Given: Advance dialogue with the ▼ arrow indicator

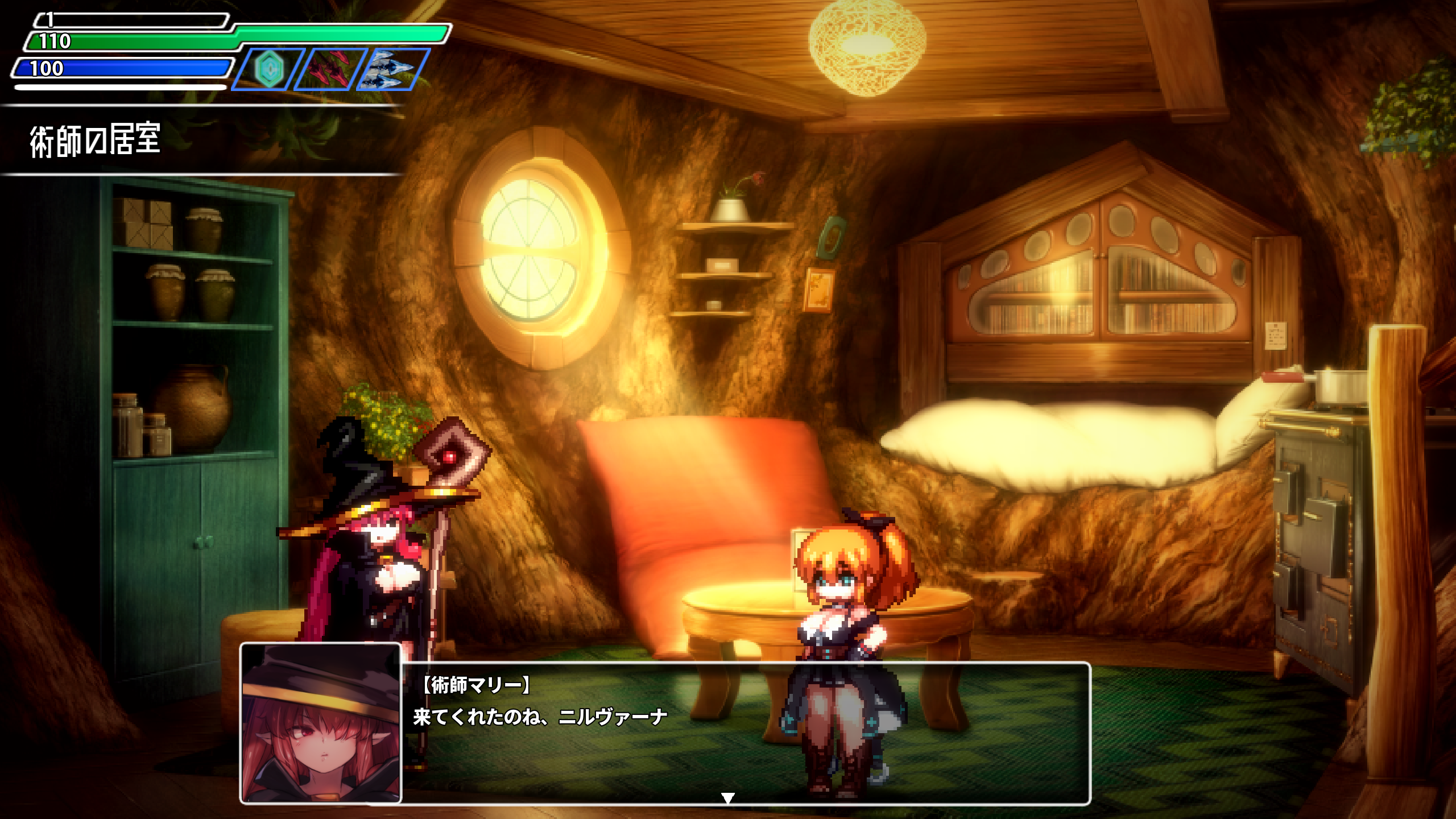Looking at the screenshot, I should click(x=728, y=799).
